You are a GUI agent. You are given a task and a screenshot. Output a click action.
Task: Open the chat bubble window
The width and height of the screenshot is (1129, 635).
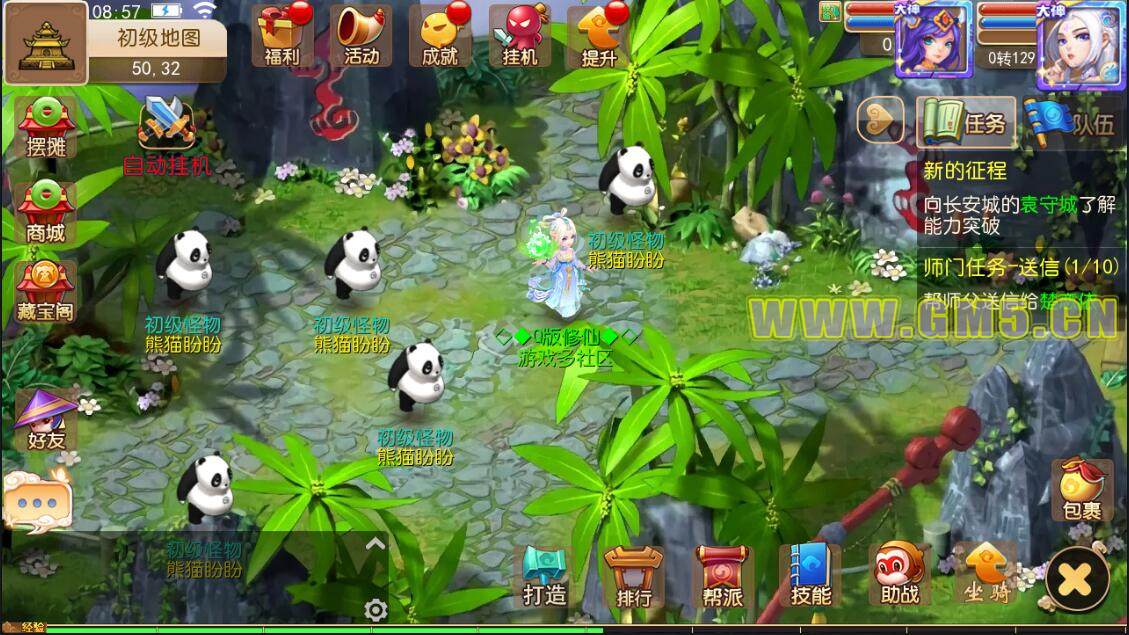point(37,500)
